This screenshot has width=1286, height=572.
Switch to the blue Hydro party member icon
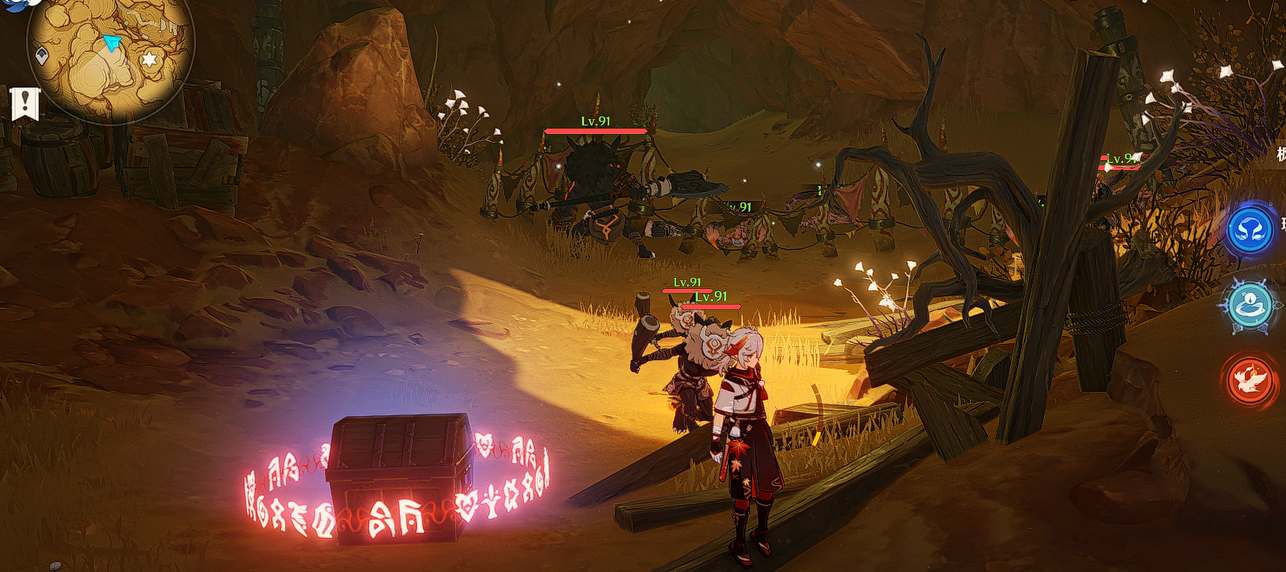coord(1250,229)
